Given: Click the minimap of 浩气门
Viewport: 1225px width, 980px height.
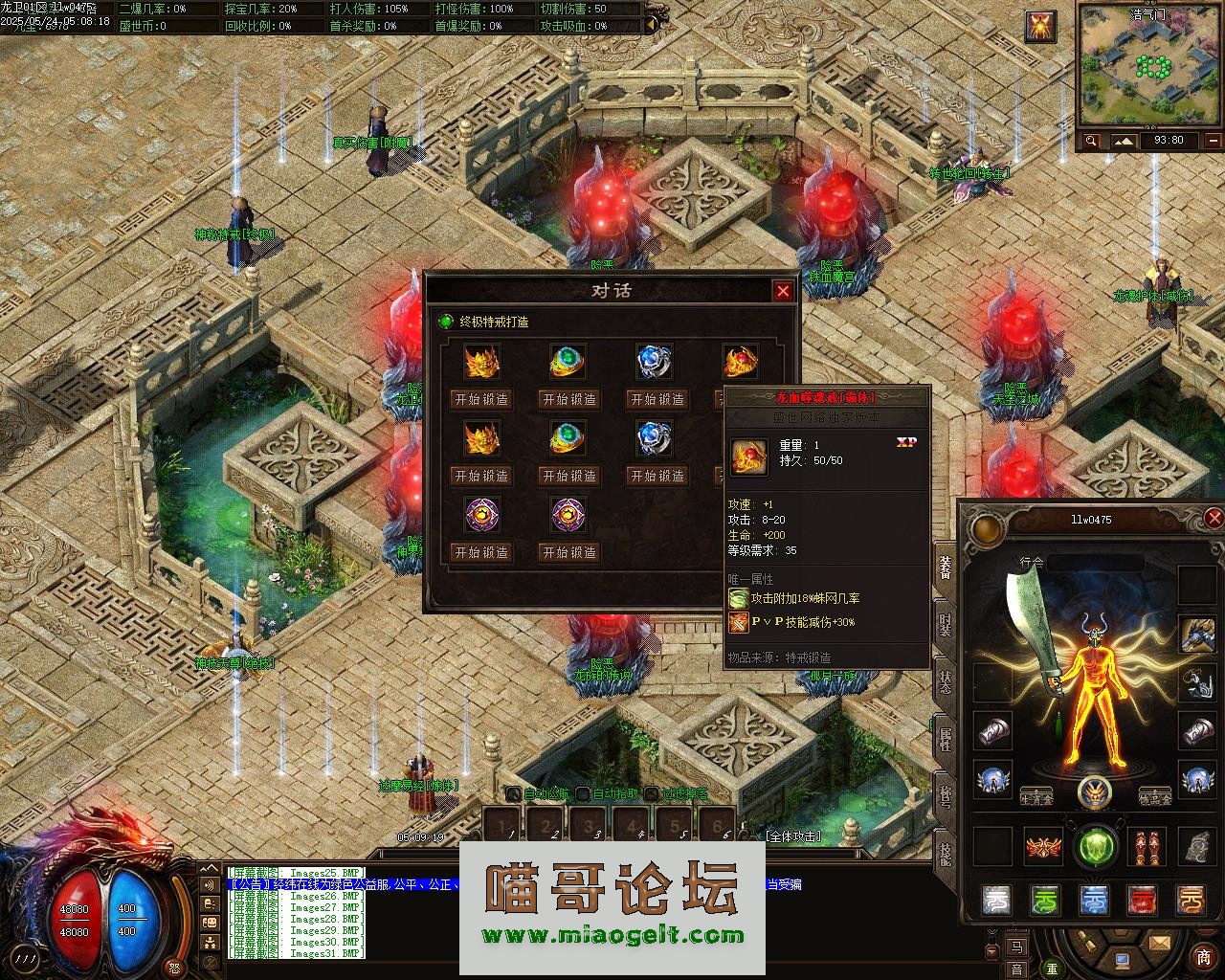Looking at the screenshot, I should pos(1148,69).
